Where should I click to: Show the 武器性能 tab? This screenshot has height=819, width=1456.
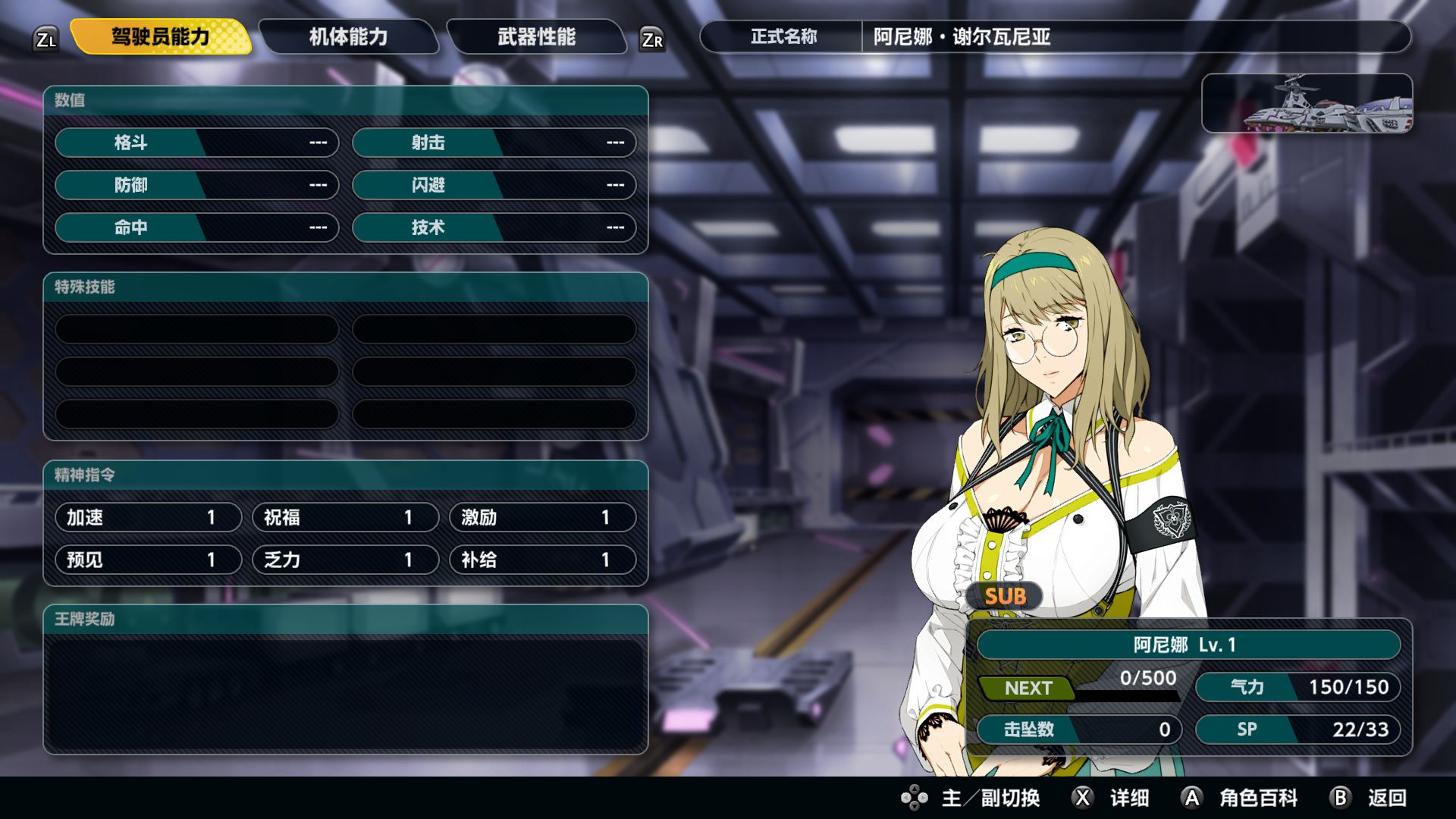point(536,36)
